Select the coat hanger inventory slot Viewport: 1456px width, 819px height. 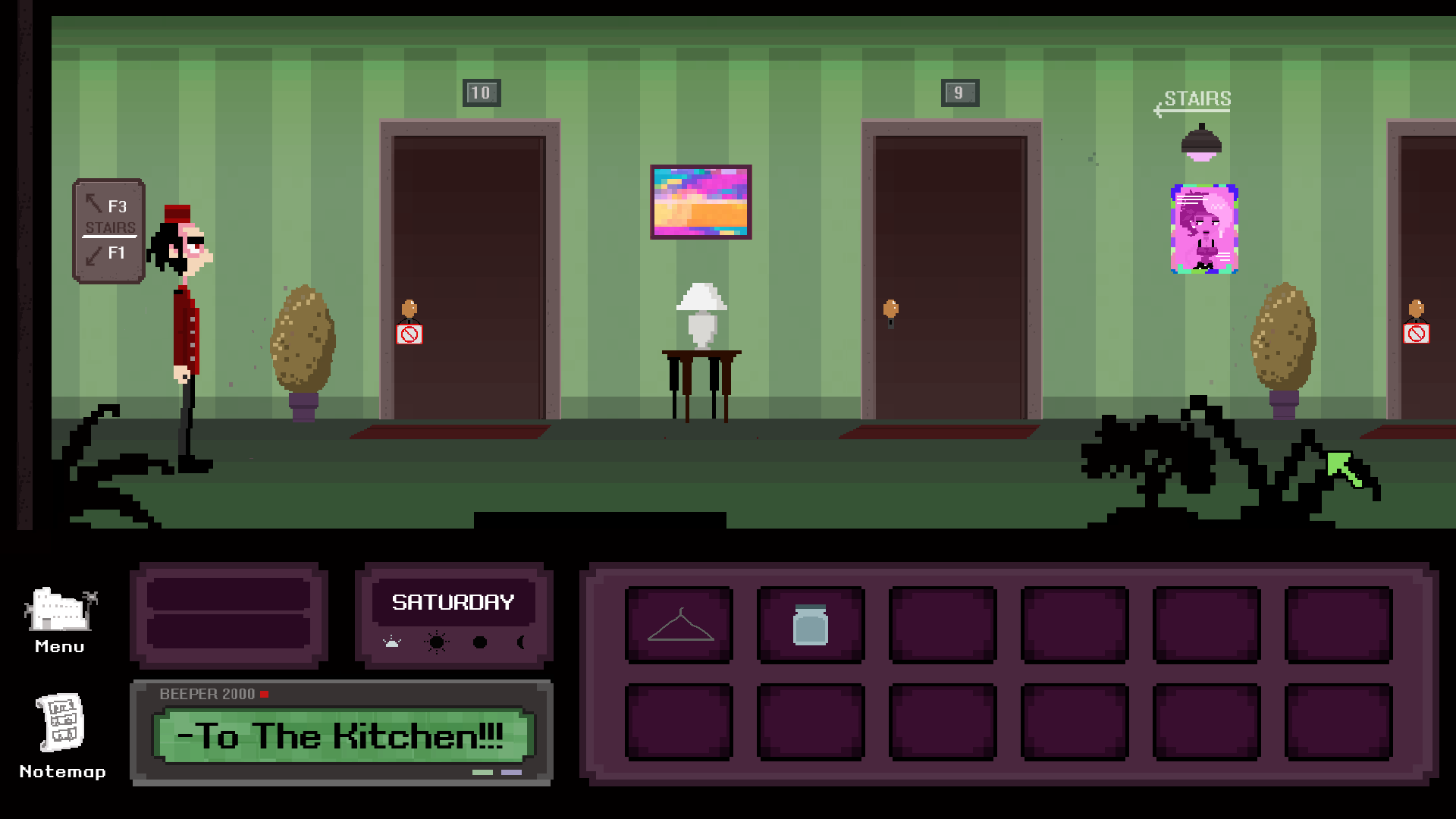point(679,626)
